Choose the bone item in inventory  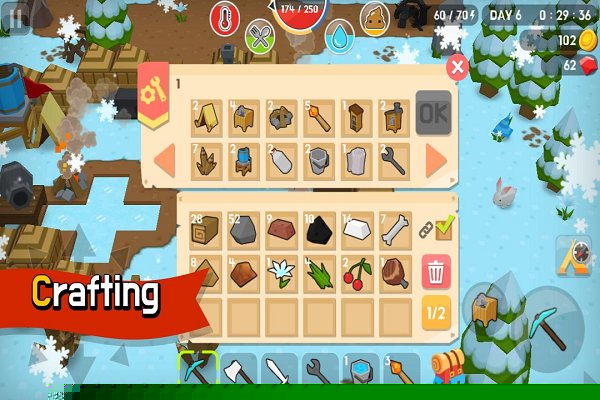395,232
